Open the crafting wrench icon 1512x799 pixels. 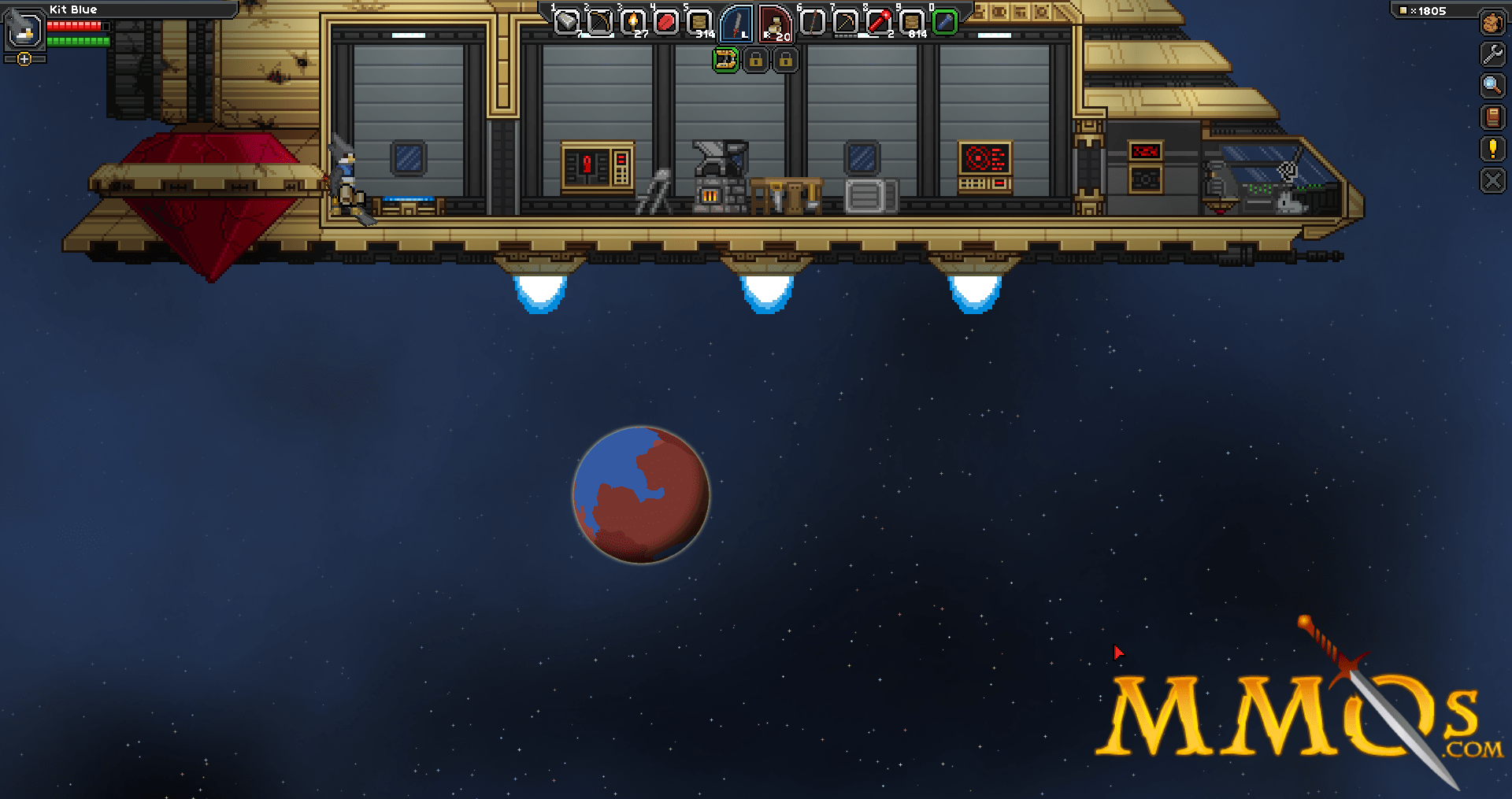coord(1493,54)
